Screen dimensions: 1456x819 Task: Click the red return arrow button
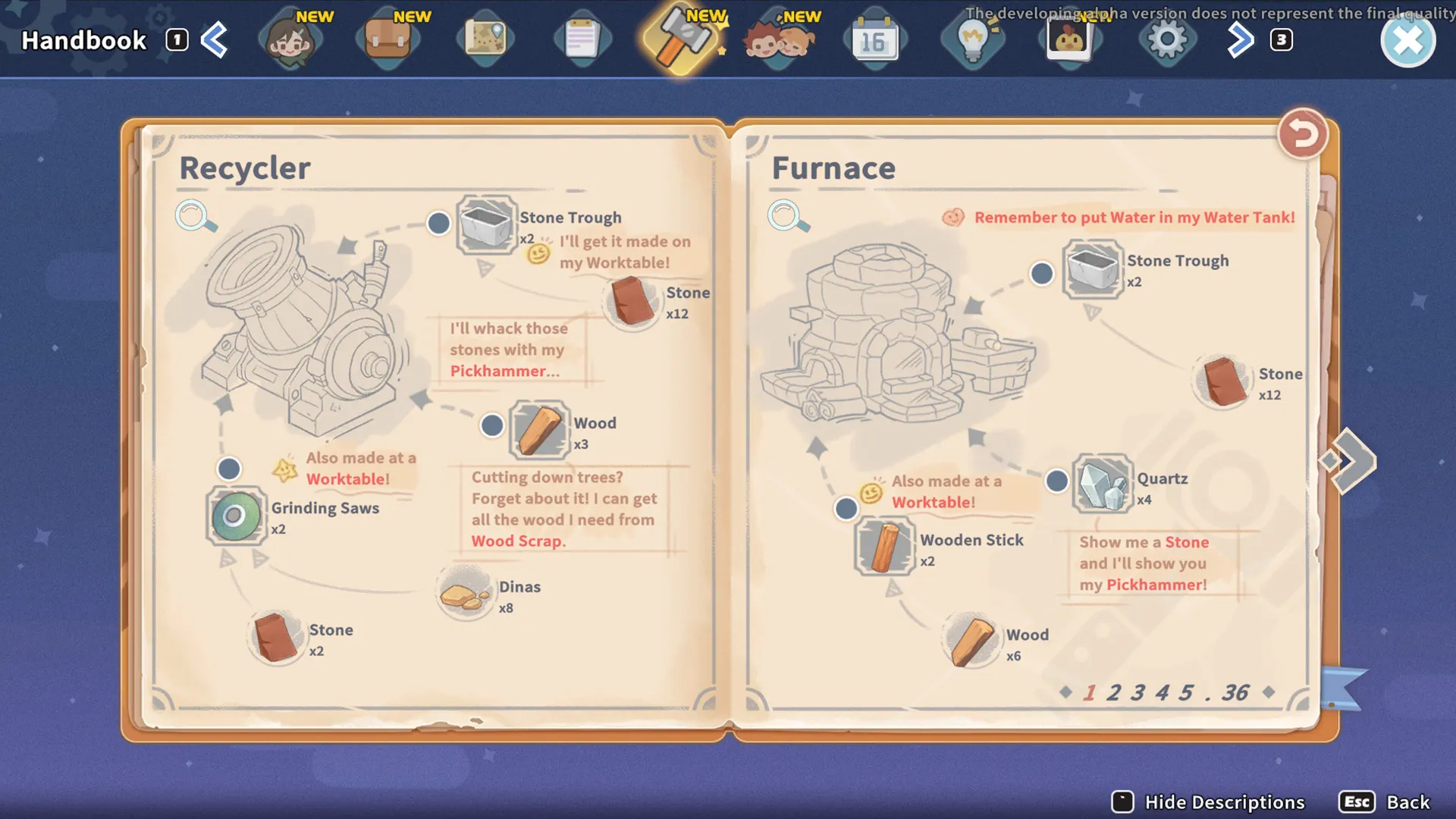pyautogui.click(x=1302, y=135)
